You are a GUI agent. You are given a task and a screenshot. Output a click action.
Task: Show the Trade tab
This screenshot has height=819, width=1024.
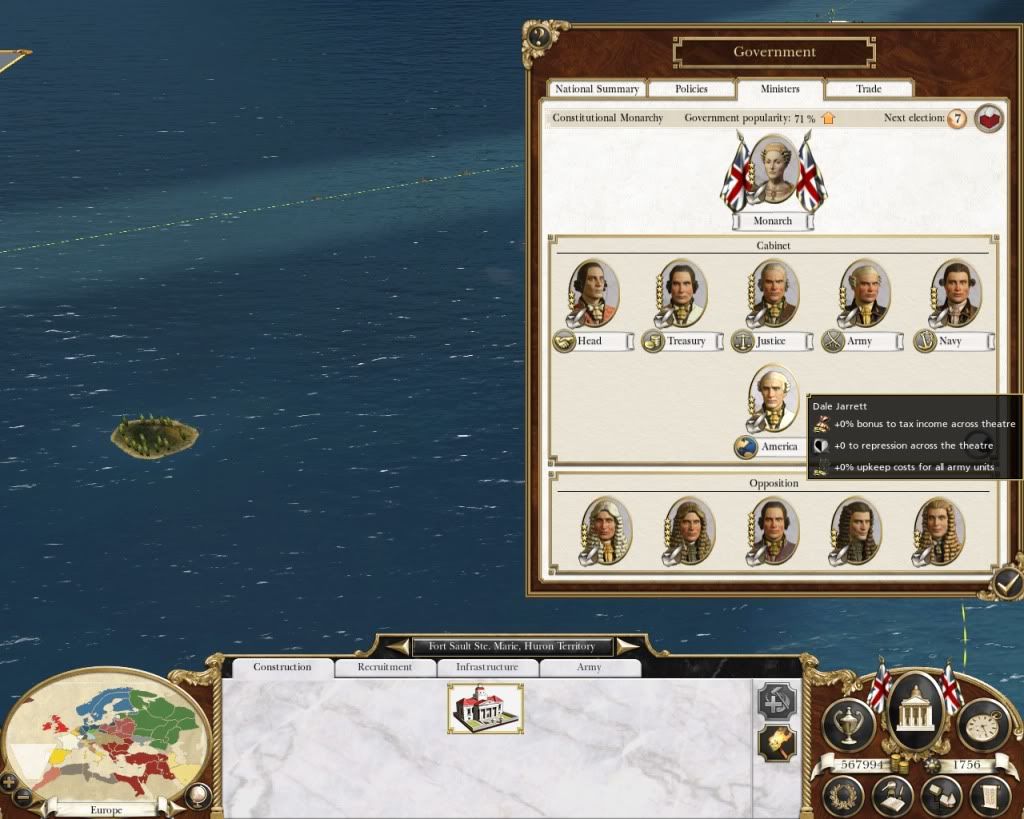[868, 89]
